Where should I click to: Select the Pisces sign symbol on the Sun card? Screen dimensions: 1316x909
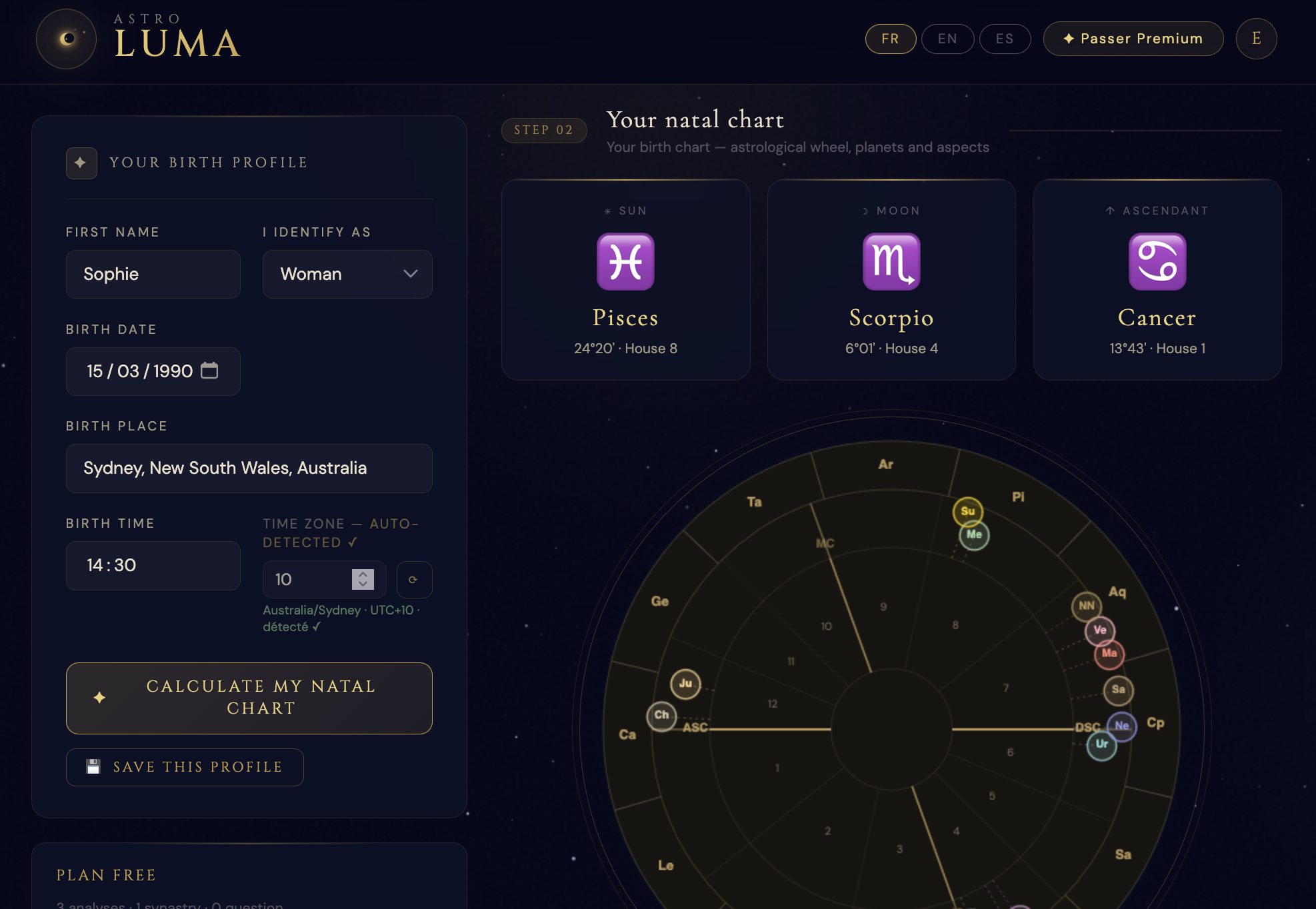tap(625, 262)
